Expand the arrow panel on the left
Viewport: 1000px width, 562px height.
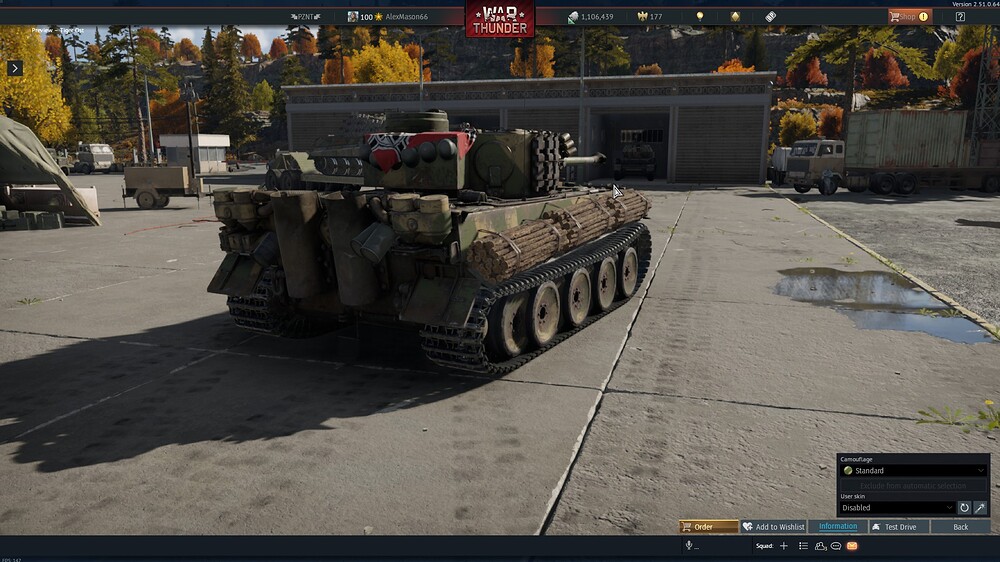tap(15, 68)
